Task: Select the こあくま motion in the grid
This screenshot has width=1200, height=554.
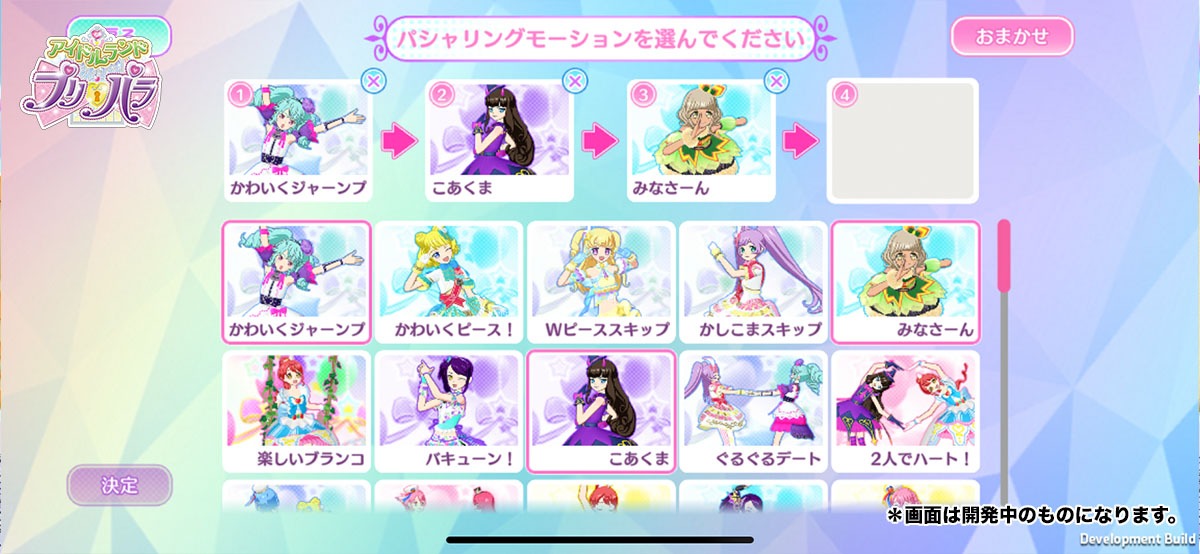Action: point(601,411)
